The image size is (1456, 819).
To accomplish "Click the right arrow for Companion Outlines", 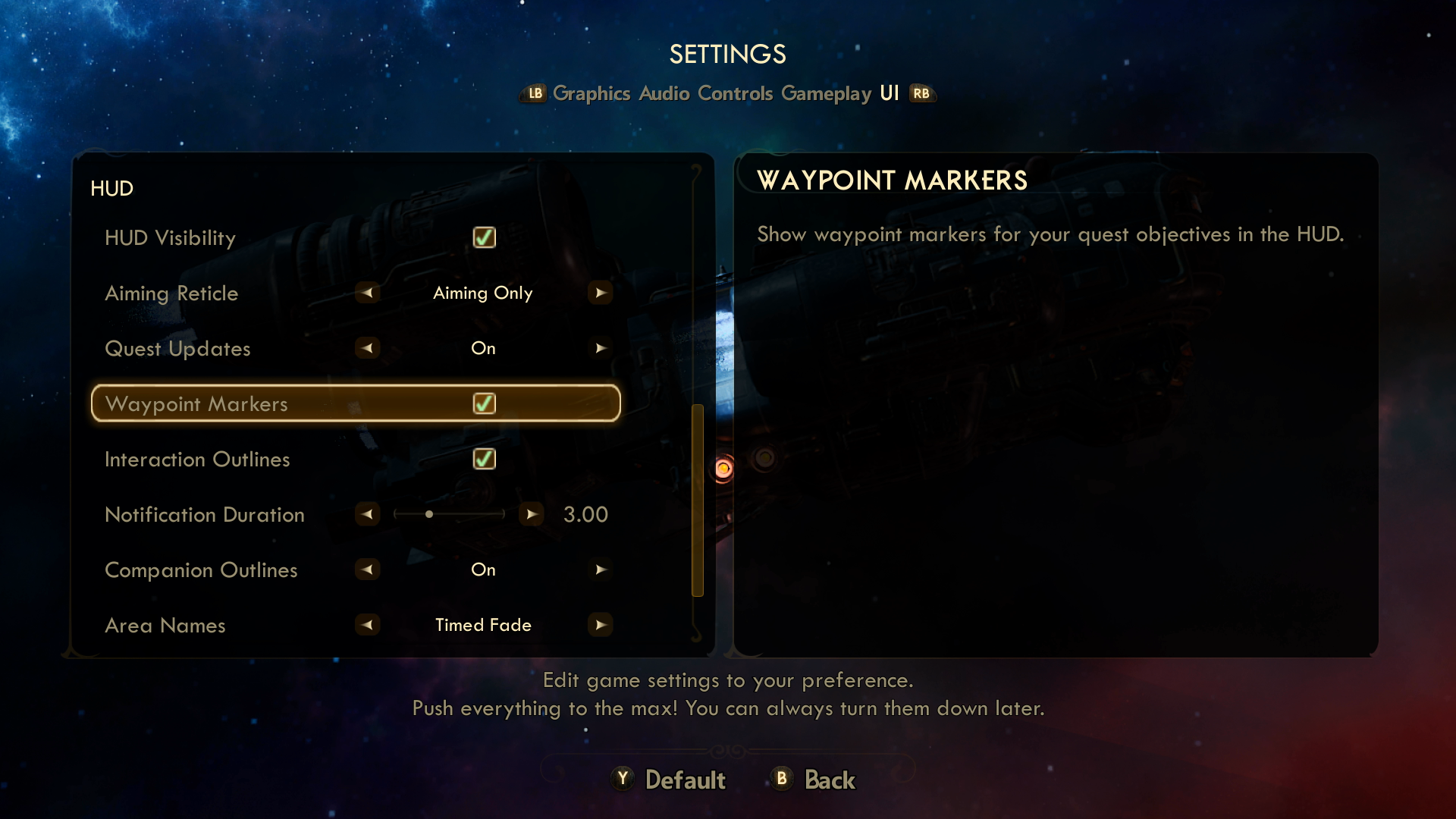I will (x=601, y=570).
